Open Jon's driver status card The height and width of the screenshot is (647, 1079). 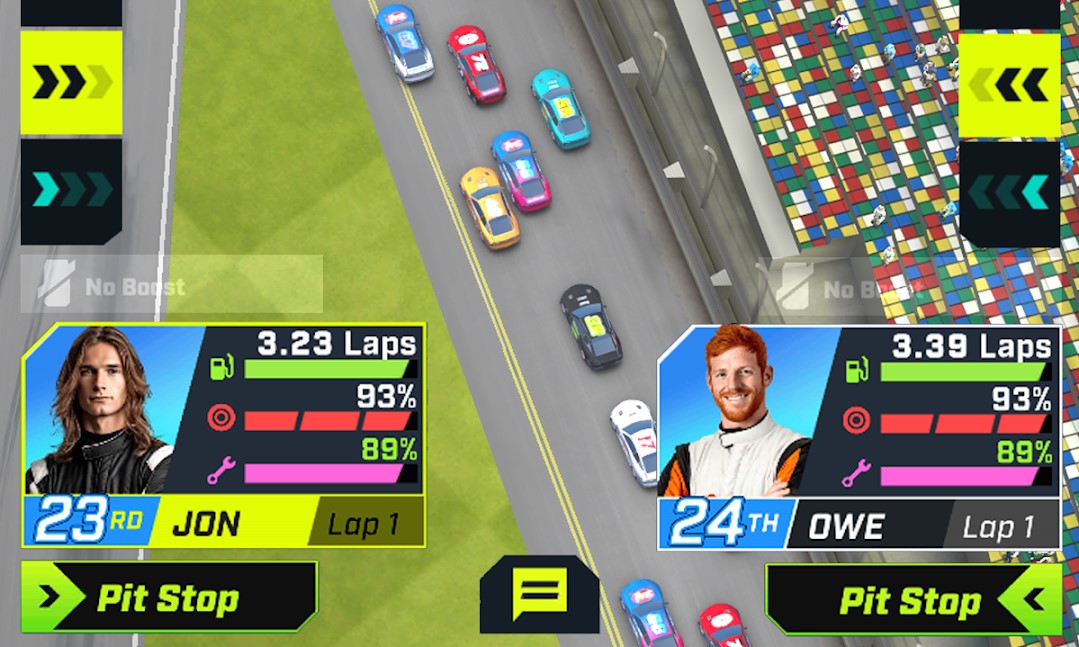pos(224,435)
